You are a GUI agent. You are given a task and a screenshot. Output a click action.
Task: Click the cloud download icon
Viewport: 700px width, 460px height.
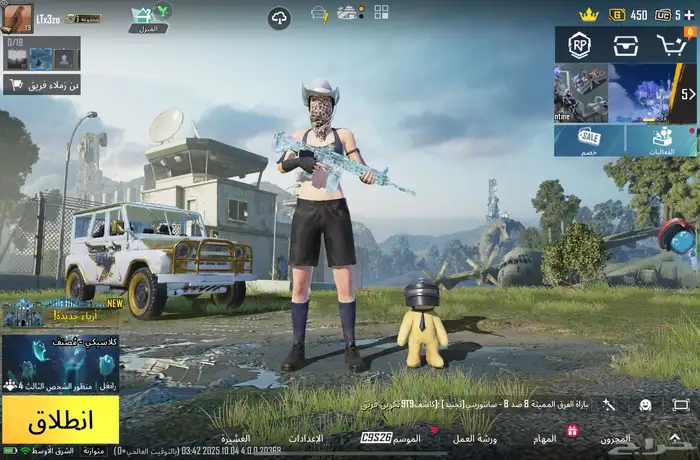click(279, 17)
